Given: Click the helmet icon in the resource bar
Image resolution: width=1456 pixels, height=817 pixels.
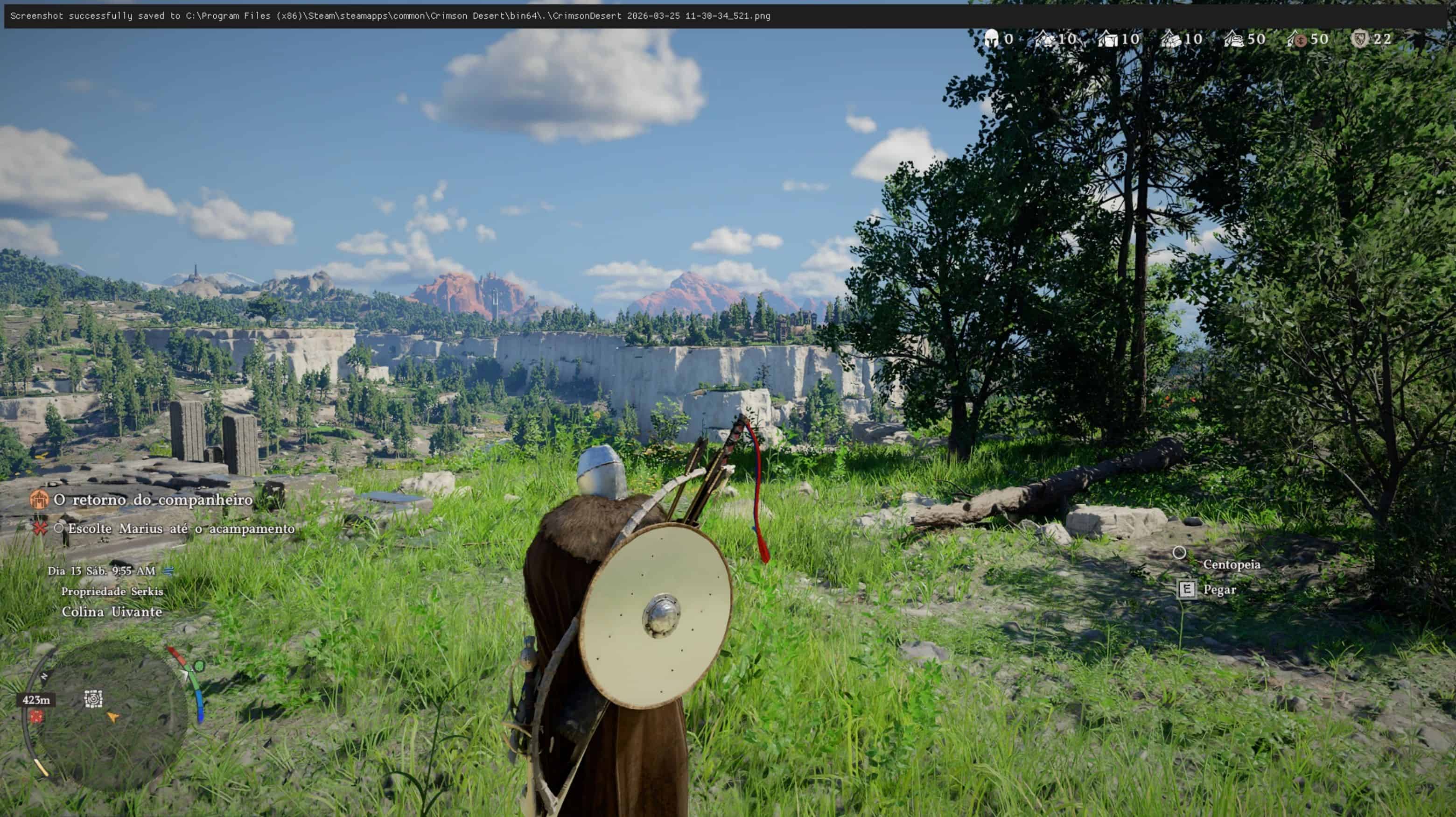Looking at the screenshot, I should point(990,38).
